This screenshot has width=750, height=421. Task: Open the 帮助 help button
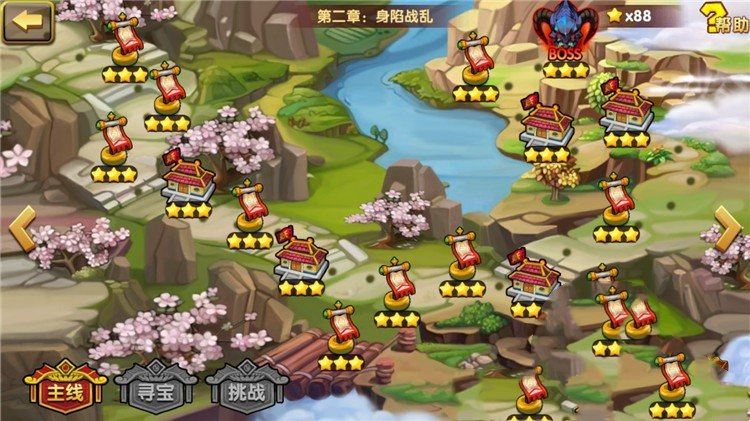click(725, 18)
